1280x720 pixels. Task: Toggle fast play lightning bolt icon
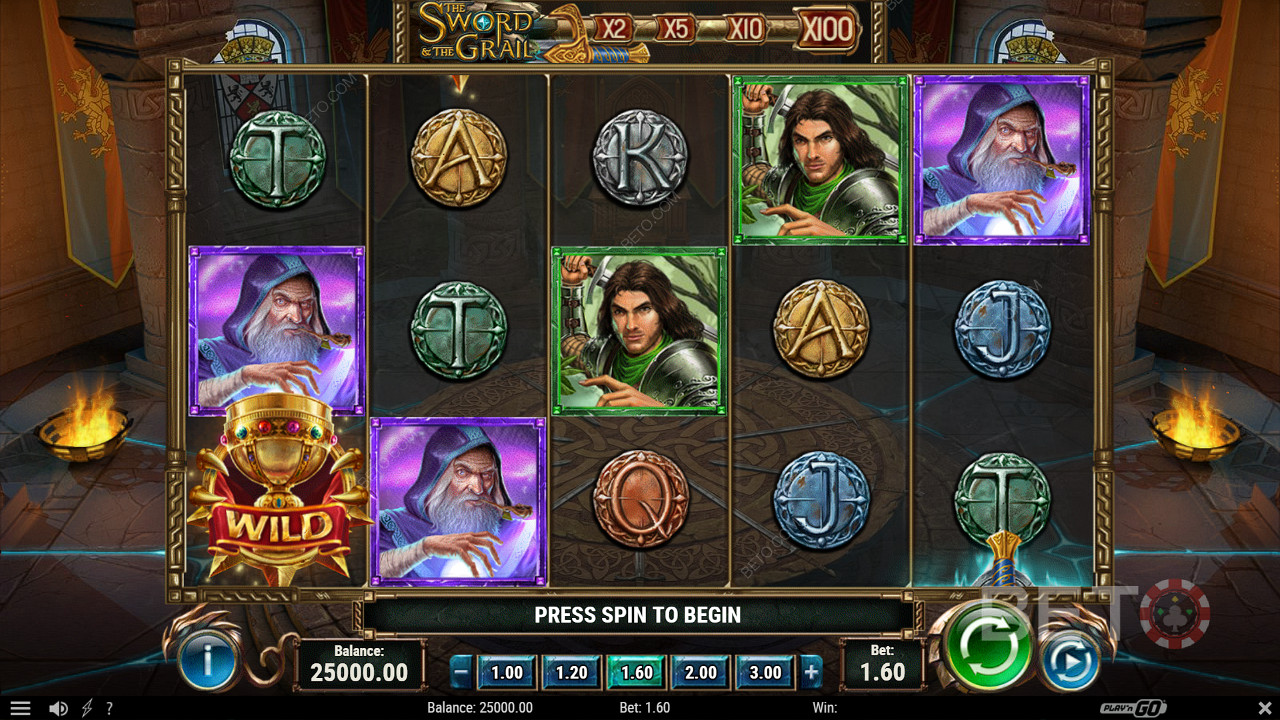(86, 708)
